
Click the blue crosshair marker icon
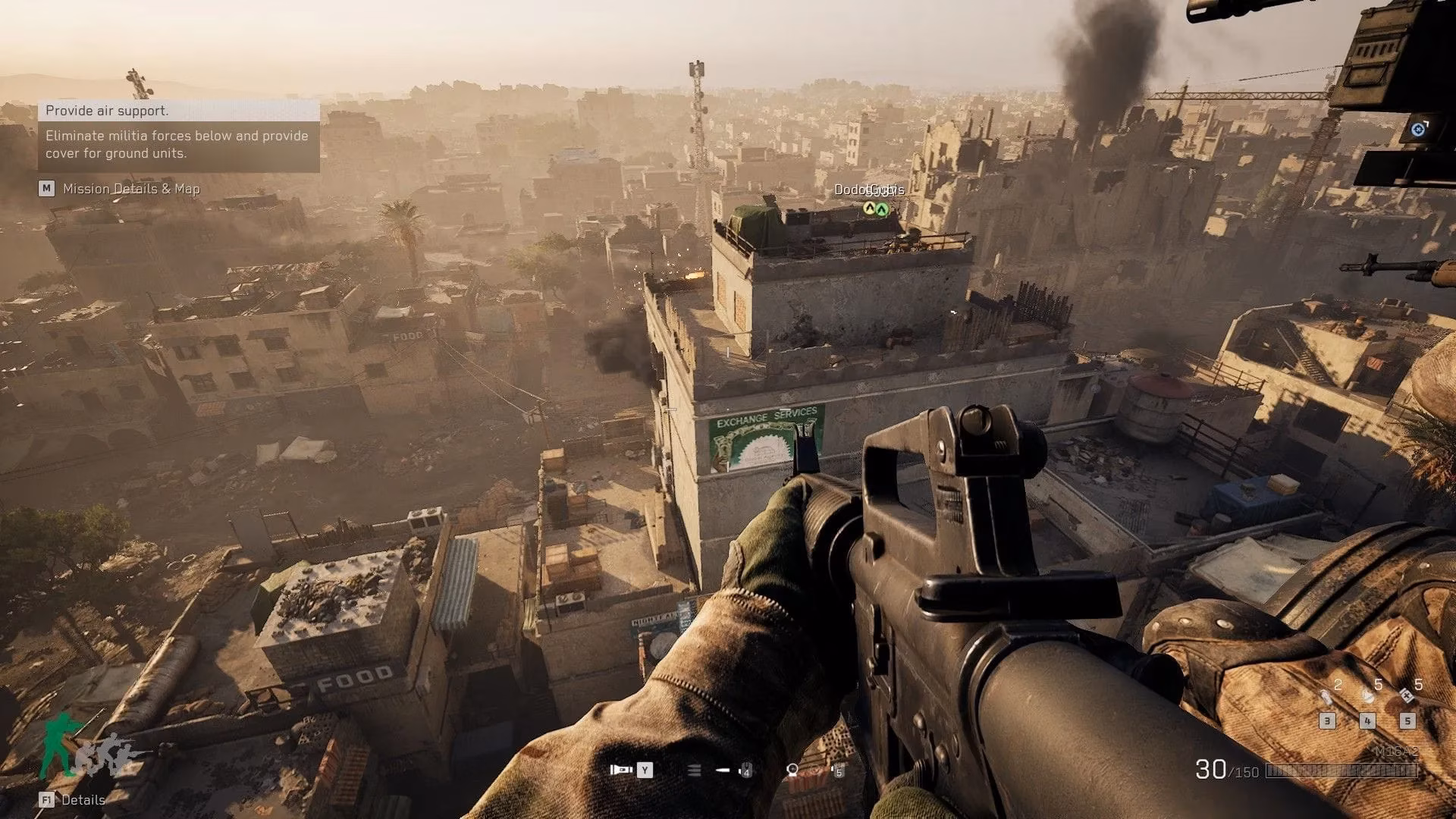click(1418, 129)
